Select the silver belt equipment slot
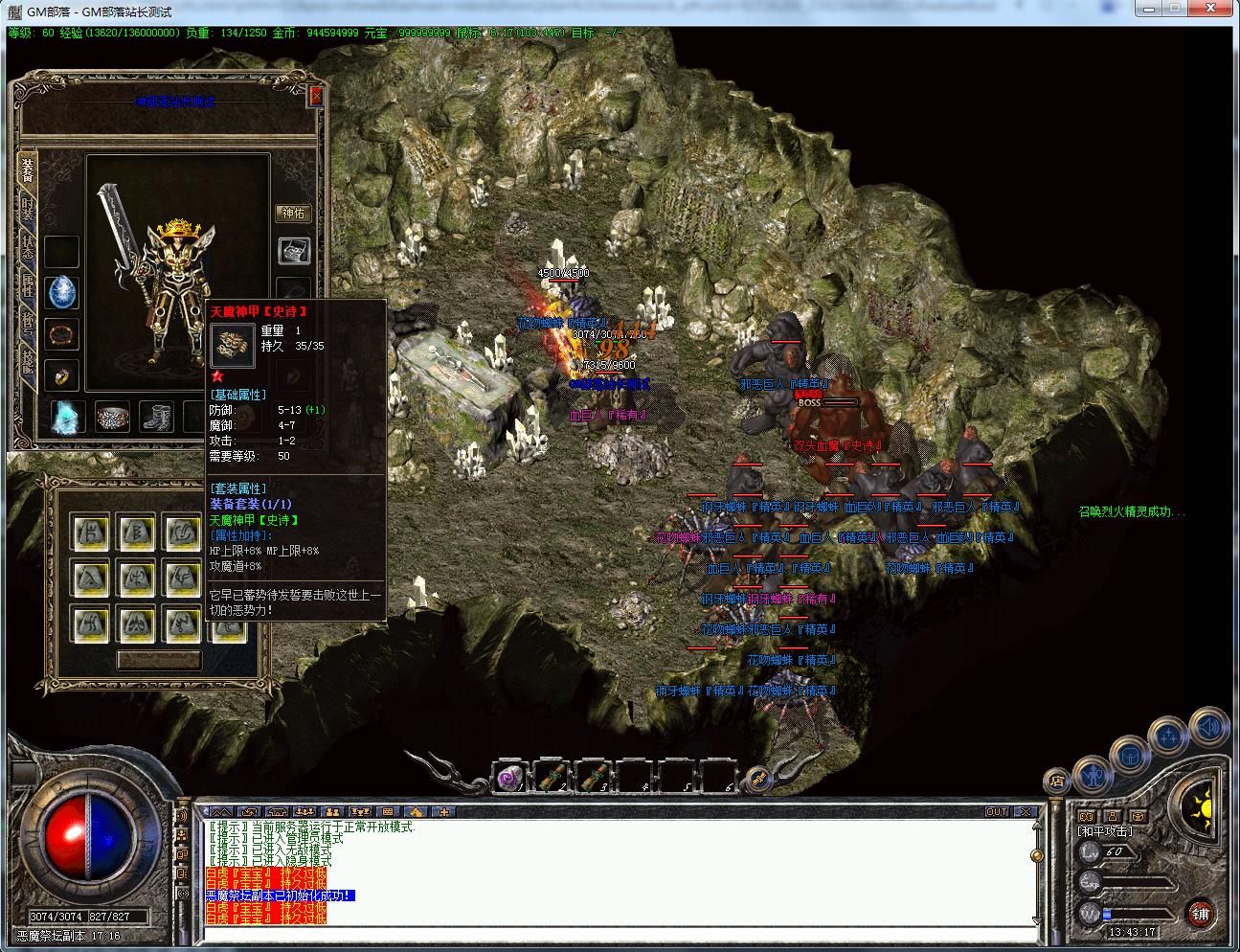1240x952 pixels. coord(112,417)
